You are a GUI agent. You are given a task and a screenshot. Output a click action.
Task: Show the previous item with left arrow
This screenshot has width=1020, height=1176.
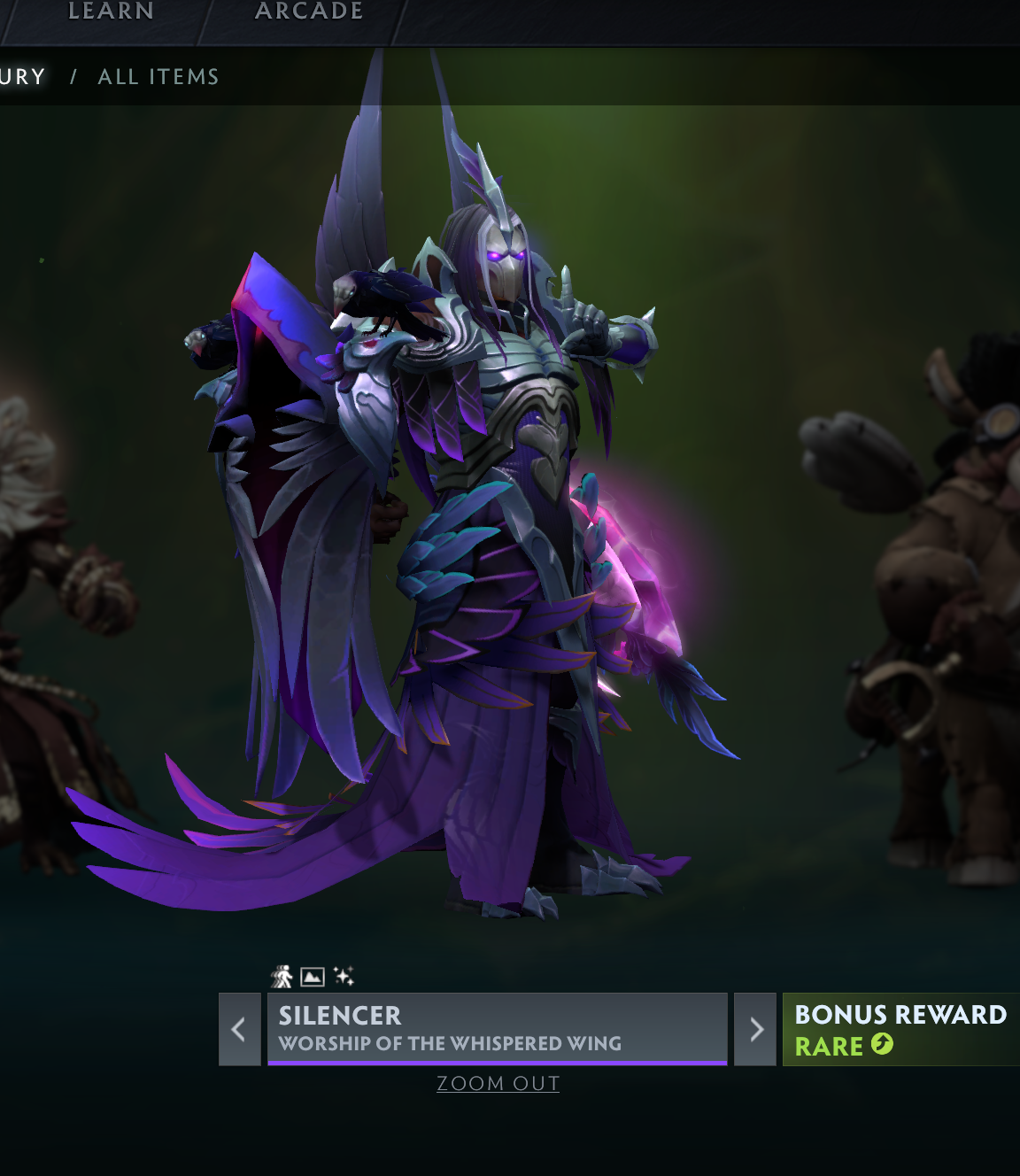[x=238, y=1029]
